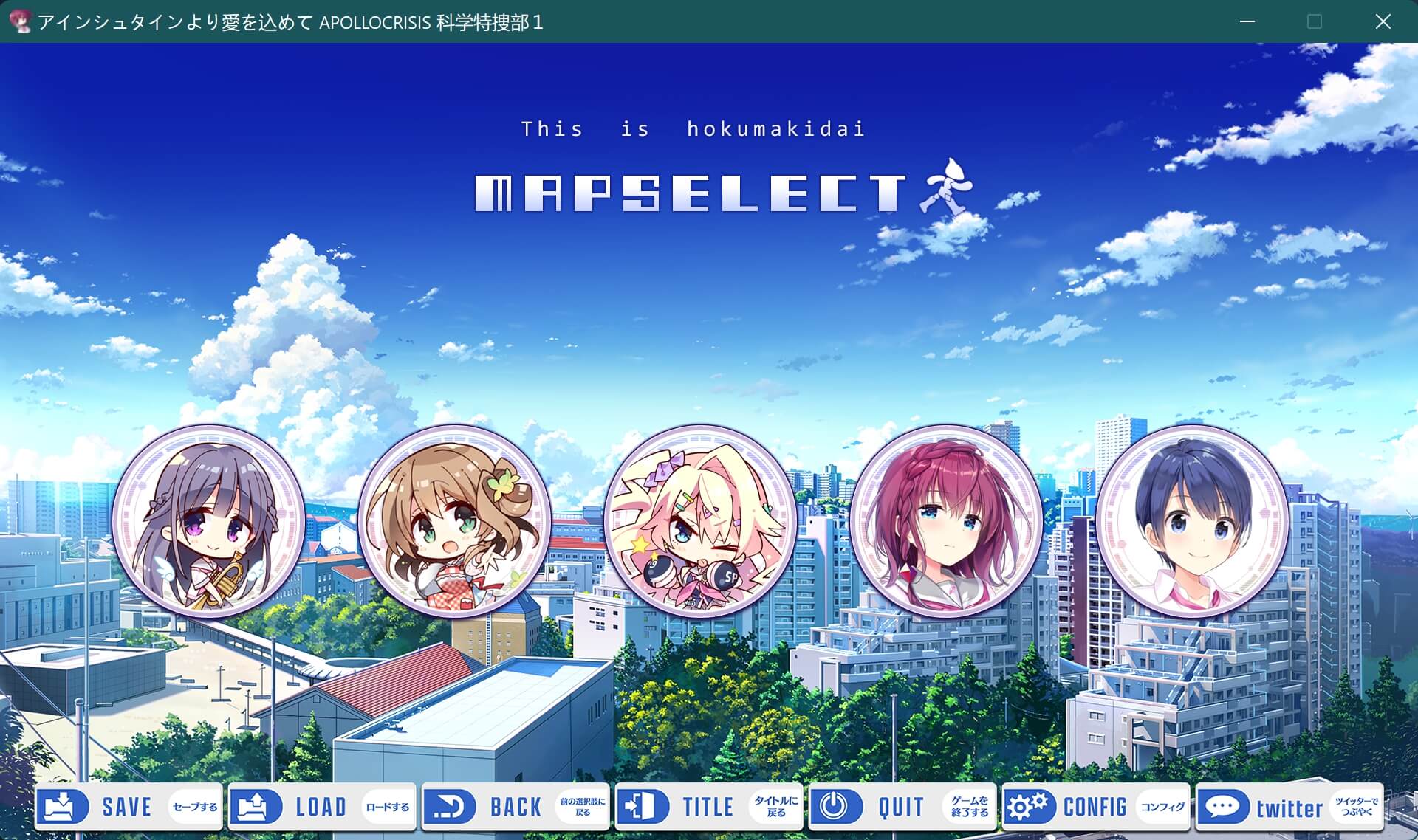Viewport: 1418px width, 840px height.
Task: Click the ロードする label next to LOAD
Action: [x=387, y=807]
